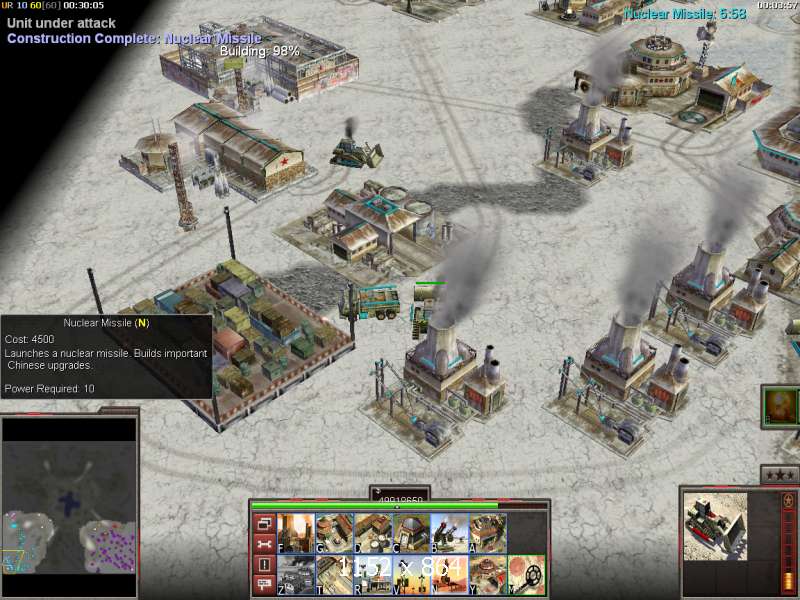The image size is (800, 600).
Task: Select the supply building icon (D)
Action: 372,533
